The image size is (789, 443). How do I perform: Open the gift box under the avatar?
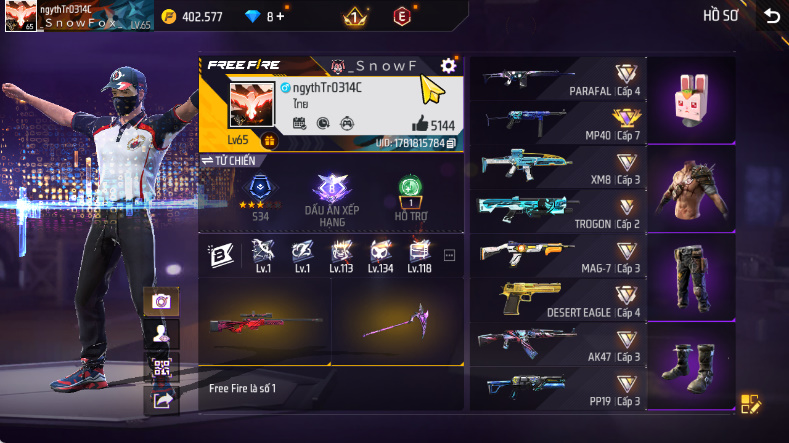click(x=269, y=141)
